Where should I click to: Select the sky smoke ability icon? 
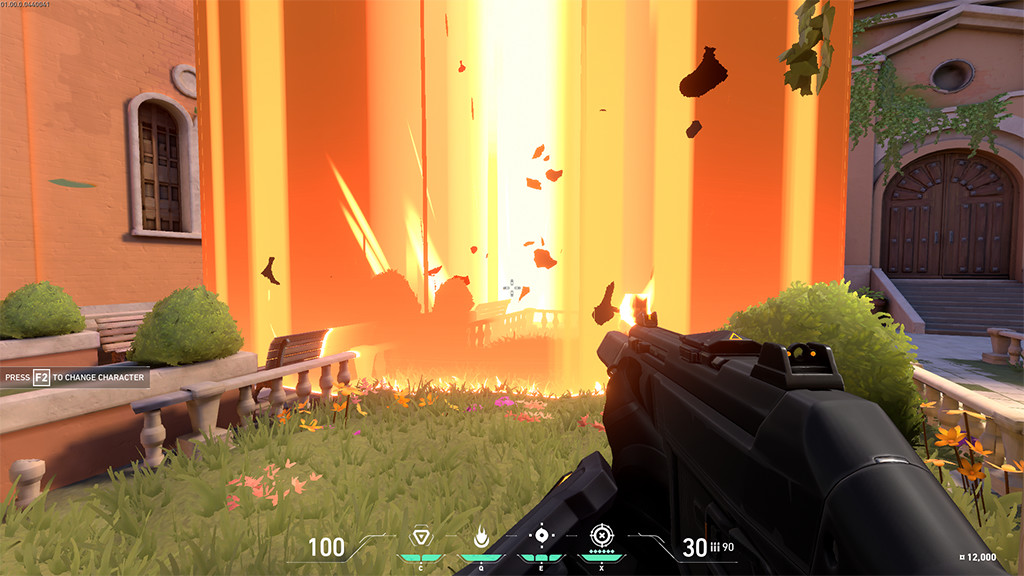coord(541,535)
